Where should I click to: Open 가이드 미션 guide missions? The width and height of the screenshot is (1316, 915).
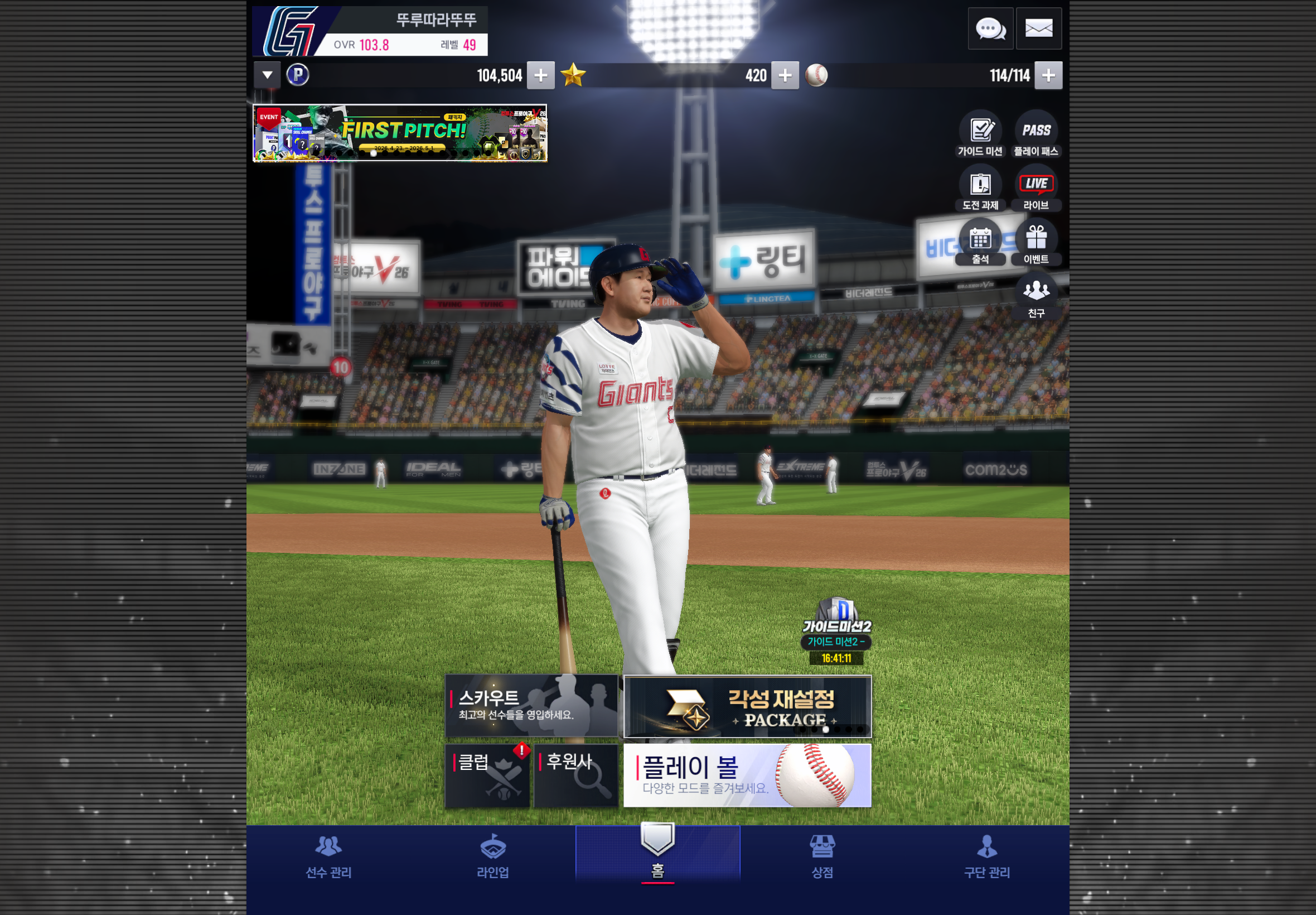(980, 134)
